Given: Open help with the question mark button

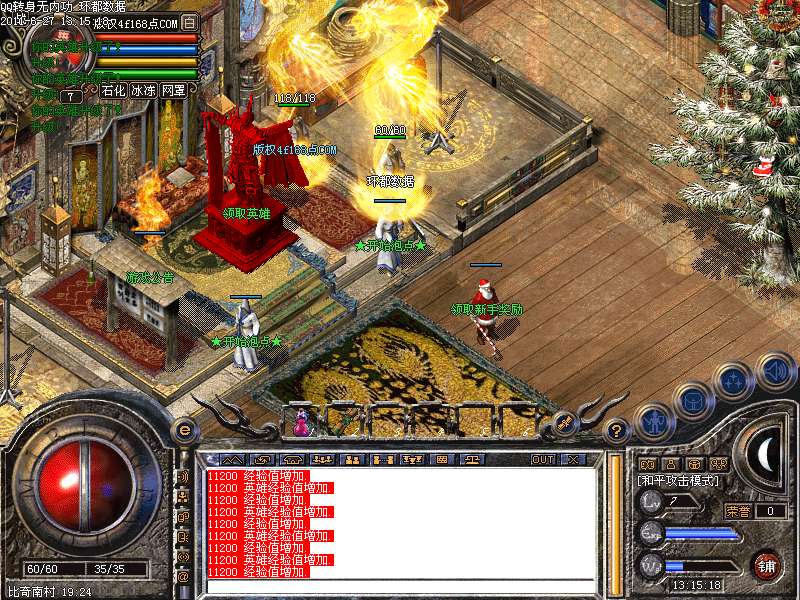Looking at the screenshot, I should tap(618, 431).
